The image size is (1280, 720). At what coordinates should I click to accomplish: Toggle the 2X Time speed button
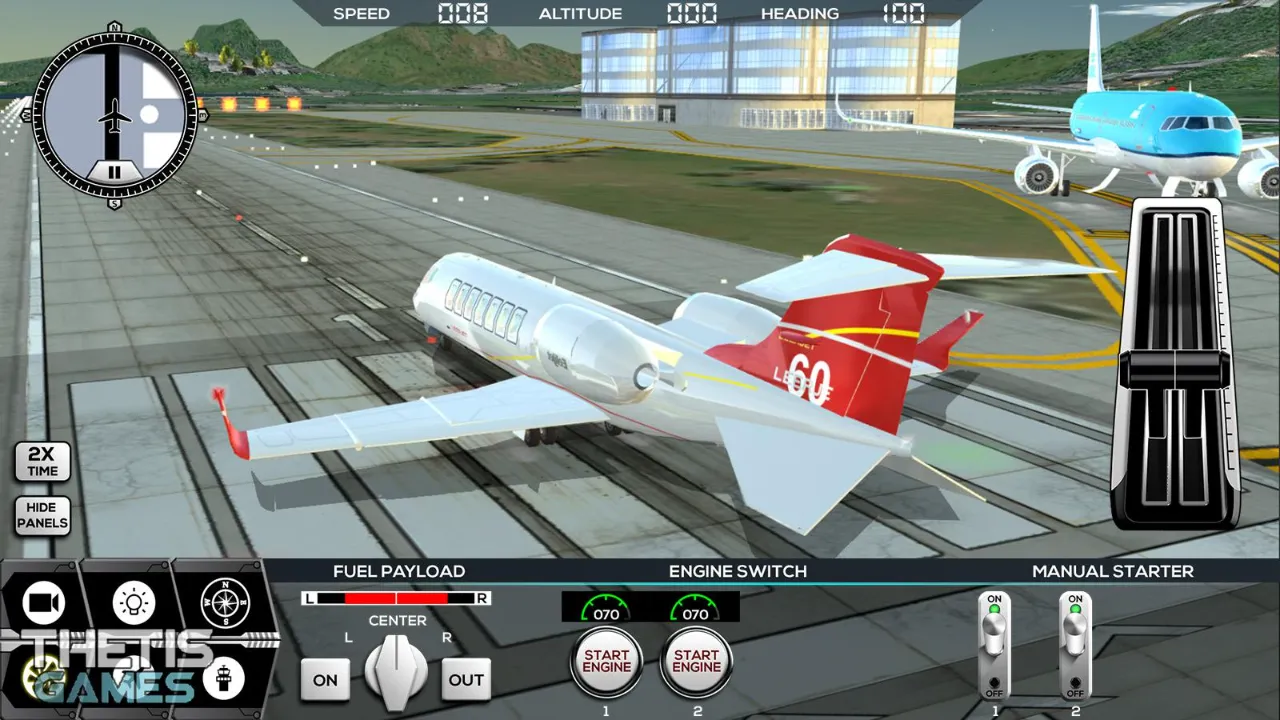click(42, 461)
